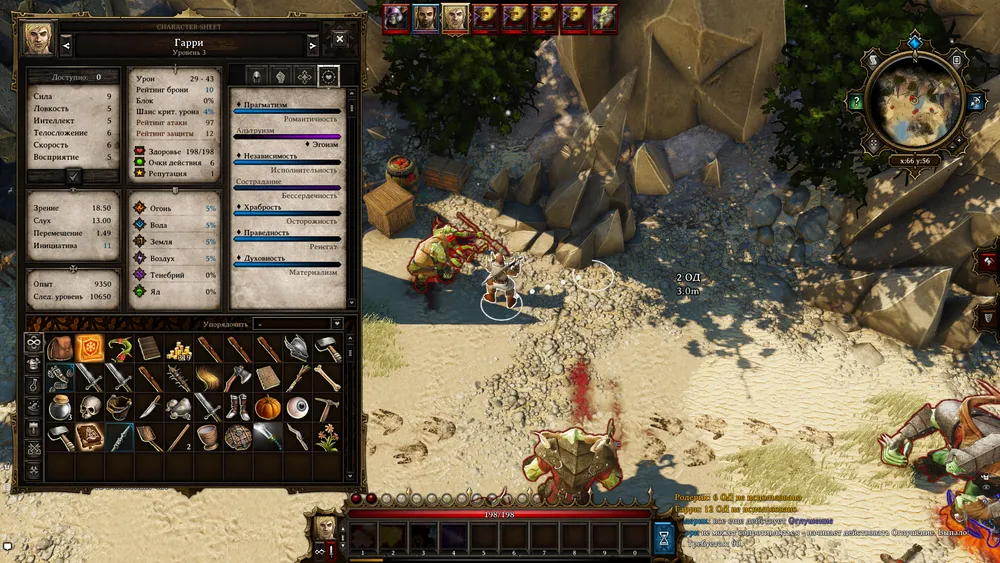The image size is (1000, 563).
Task: Select the glowing orange scroll item
Action: [x=90, y=348]
